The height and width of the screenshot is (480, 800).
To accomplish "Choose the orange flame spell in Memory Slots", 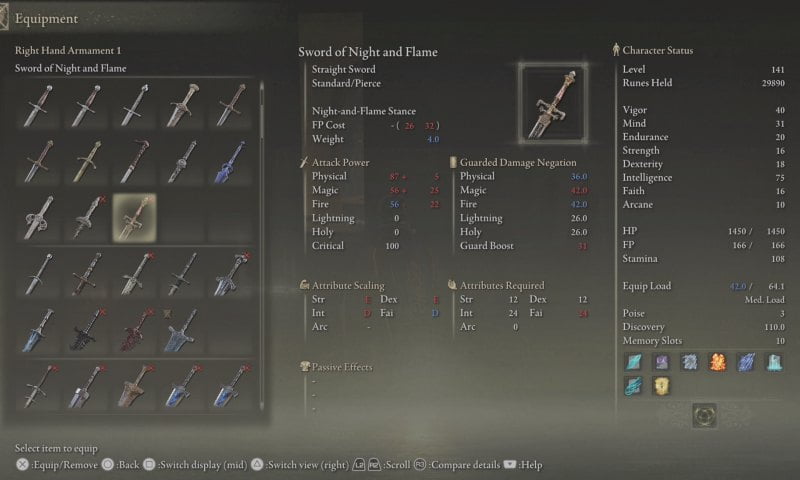I will [x=716, y=362].
